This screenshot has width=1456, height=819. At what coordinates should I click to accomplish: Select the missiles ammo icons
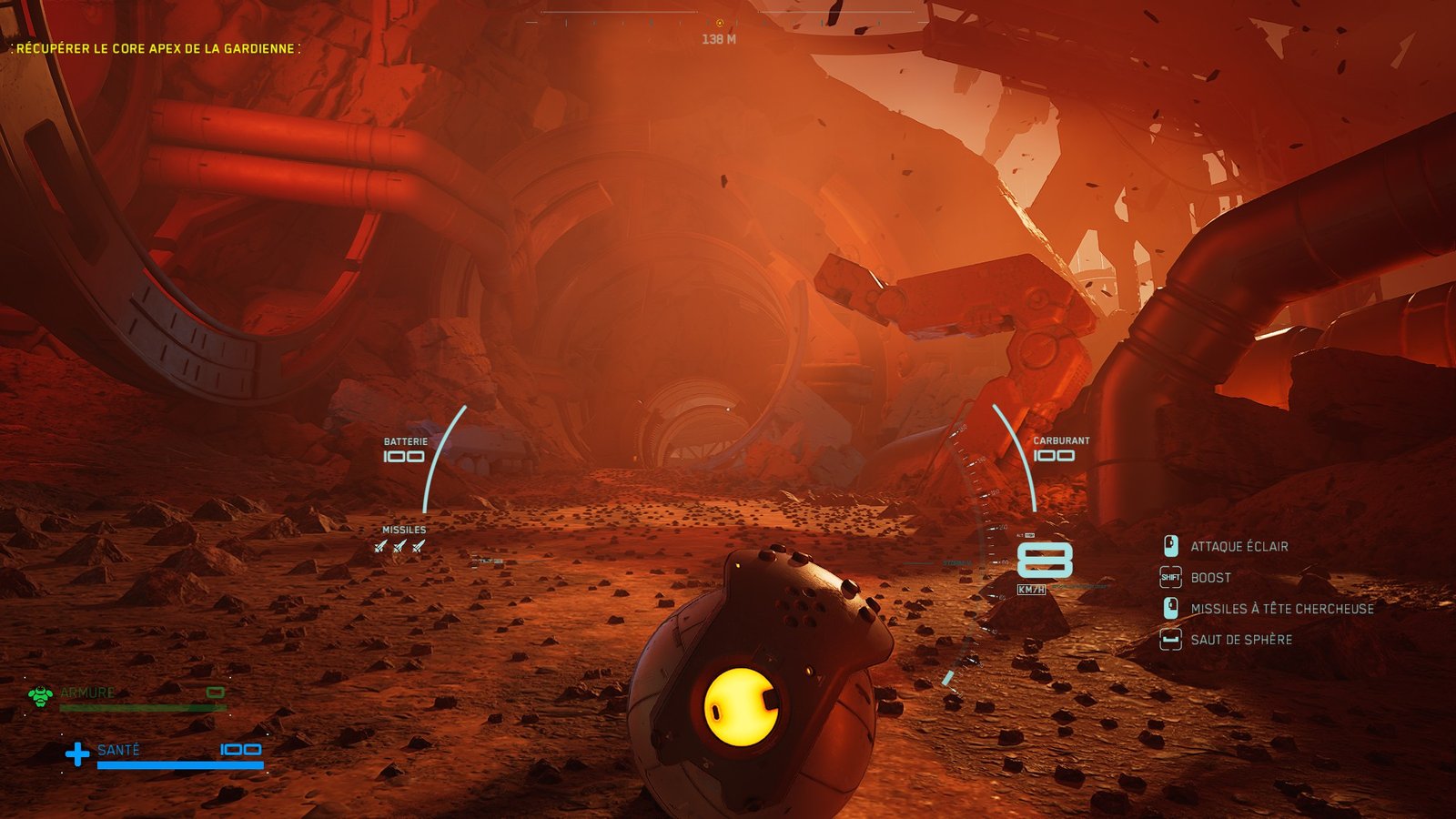click(x=399, y=546)
